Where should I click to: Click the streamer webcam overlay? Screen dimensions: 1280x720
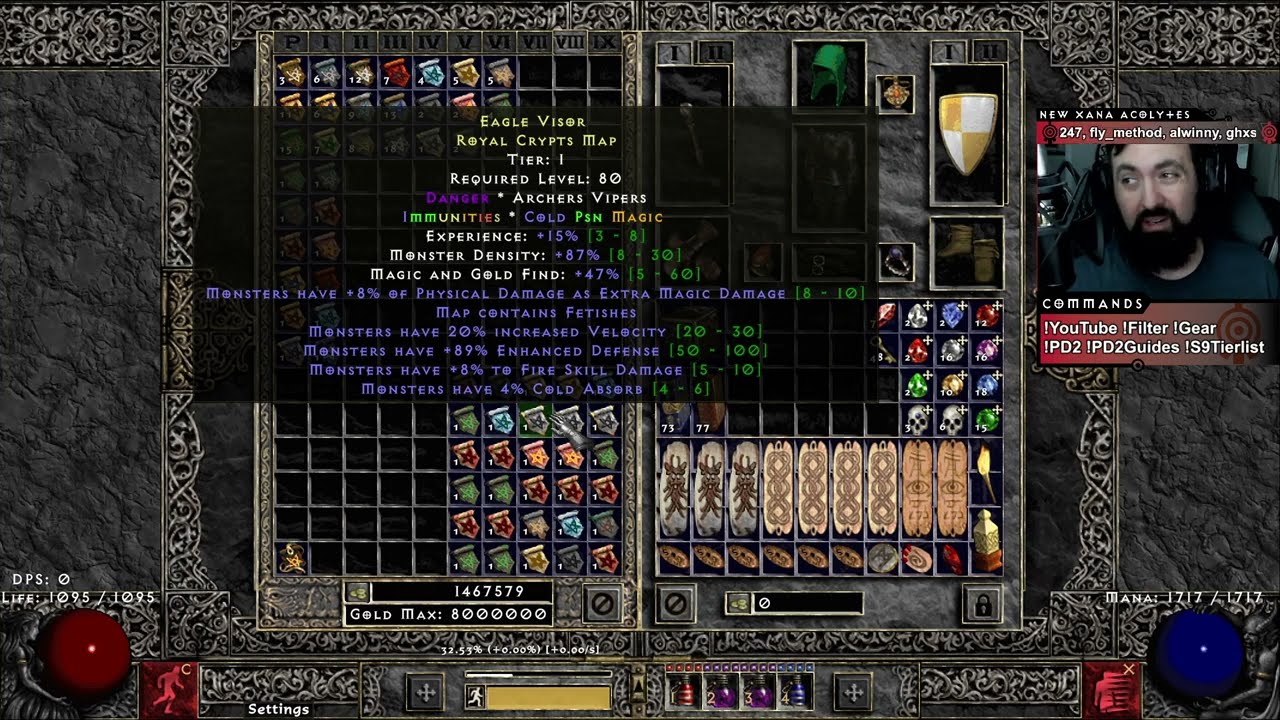pos(1157,210)
